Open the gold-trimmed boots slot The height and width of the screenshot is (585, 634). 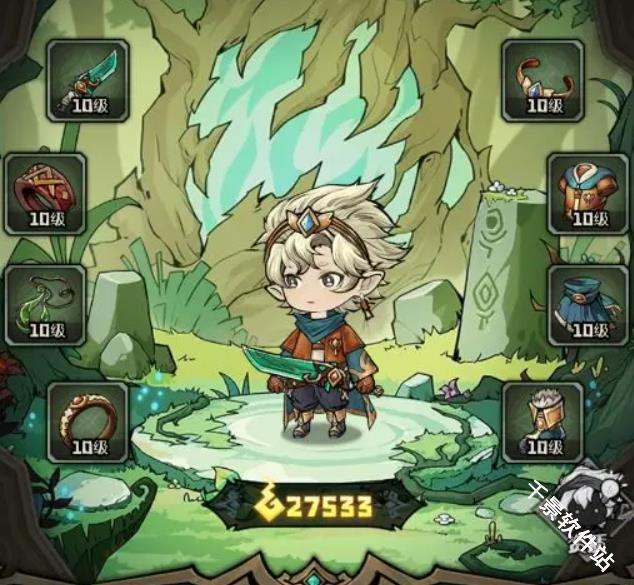click(542, 420)
